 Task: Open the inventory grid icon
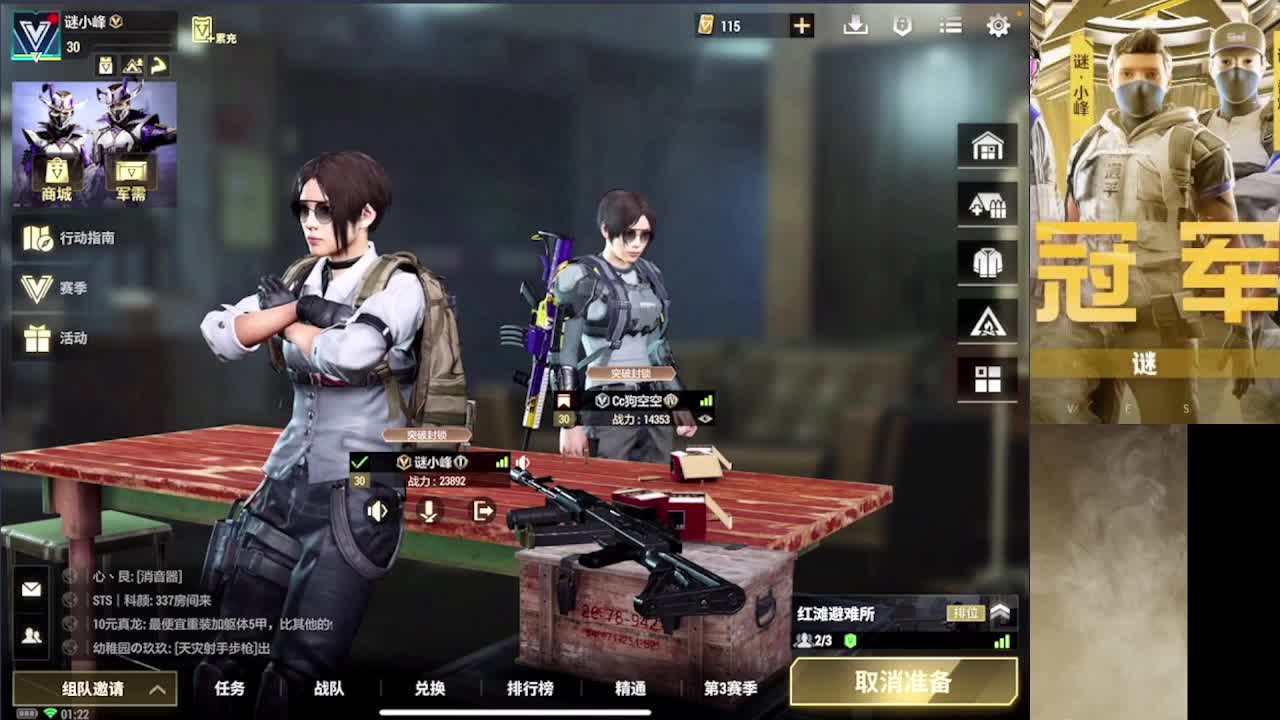(x=987, y=379)
